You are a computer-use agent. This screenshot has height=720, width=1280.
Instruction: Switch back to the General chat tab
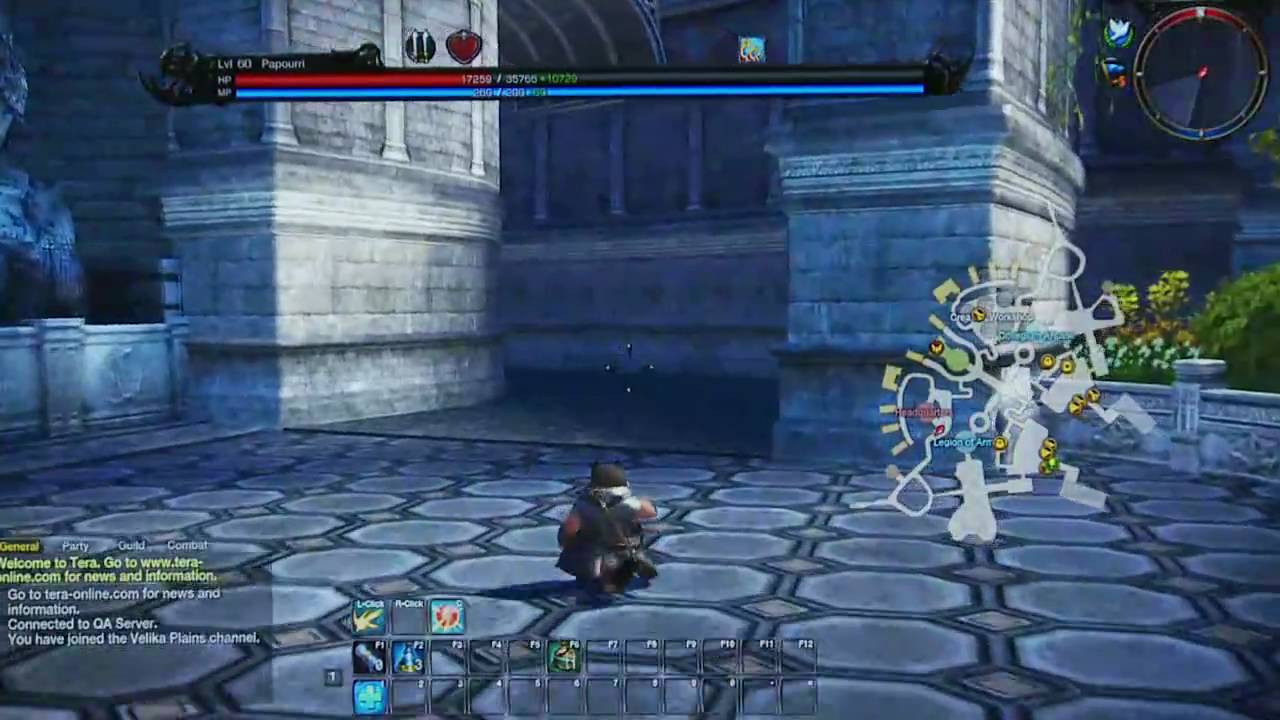(19, 546)
